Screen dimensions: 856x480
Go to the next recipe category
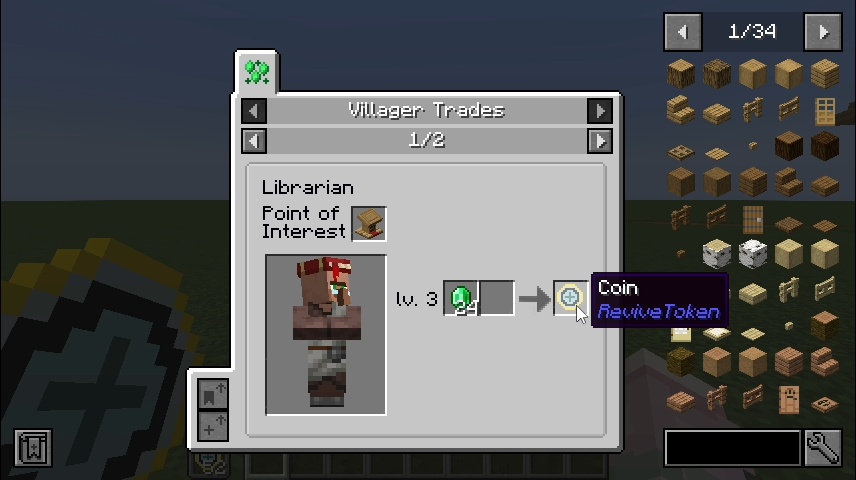[x=600, y=110]
